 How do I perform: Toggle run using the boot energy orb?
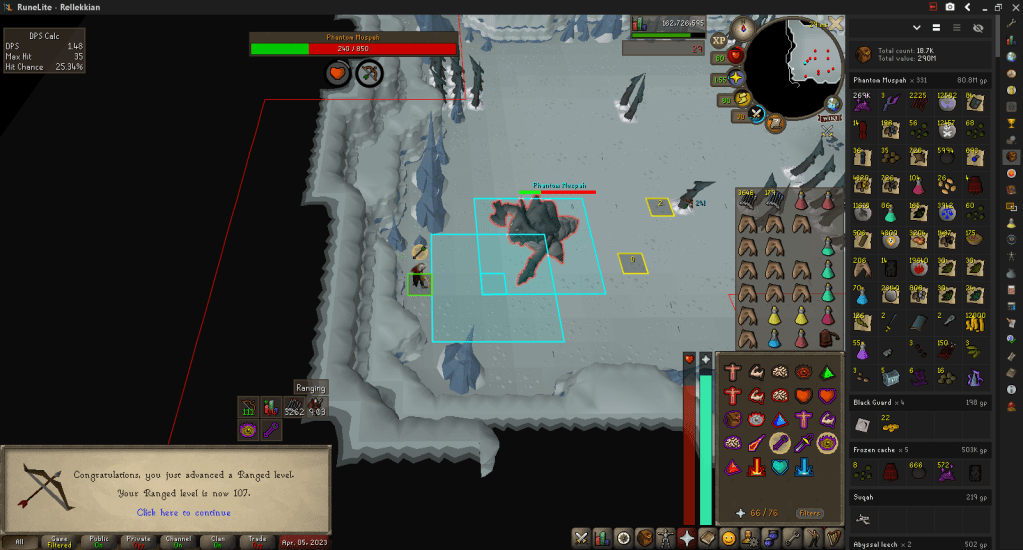(741, 98)
